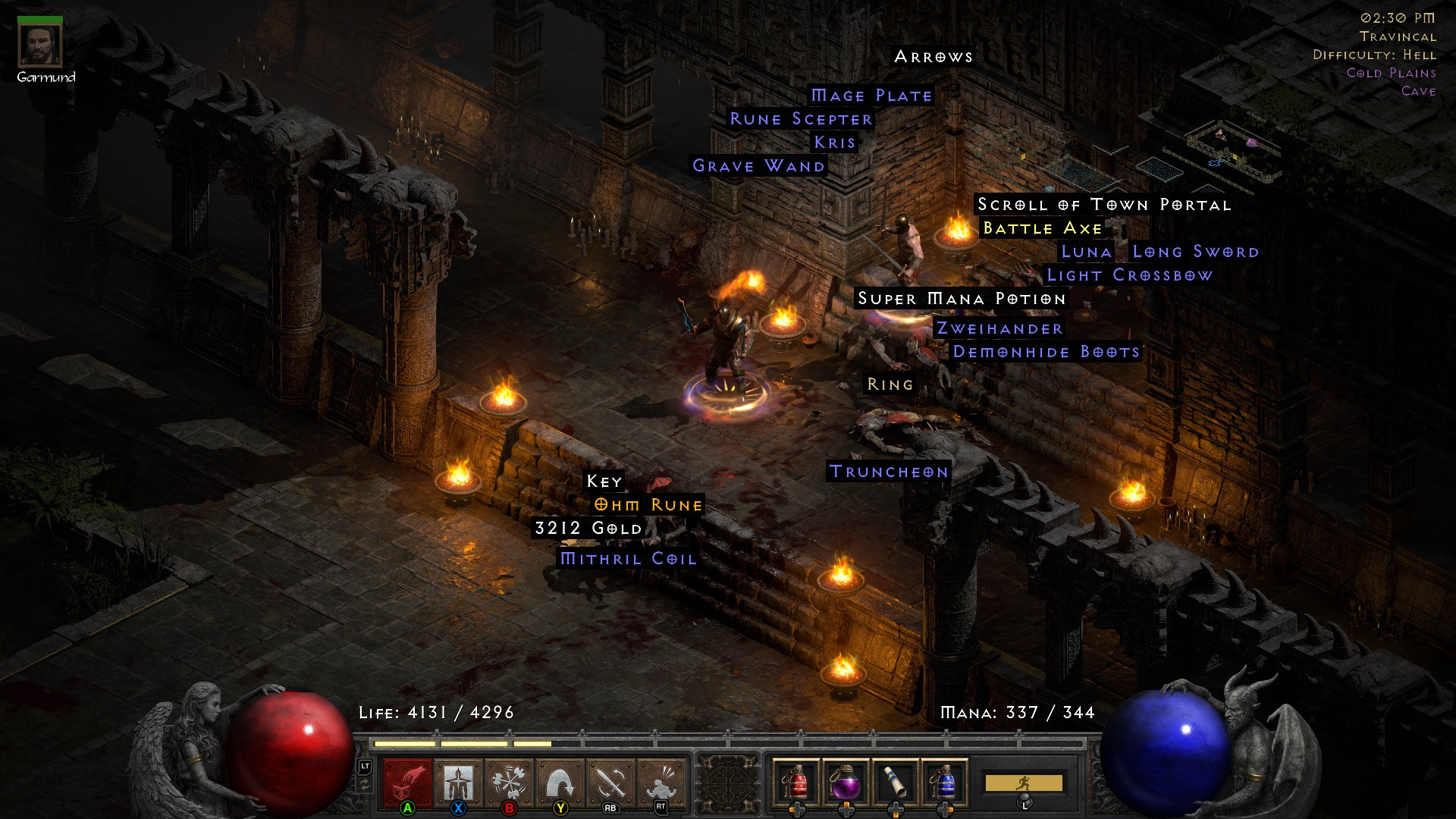Pick up the Mithril Coil item label
This screenshot has height=819, width=1456.
(628, 559)
